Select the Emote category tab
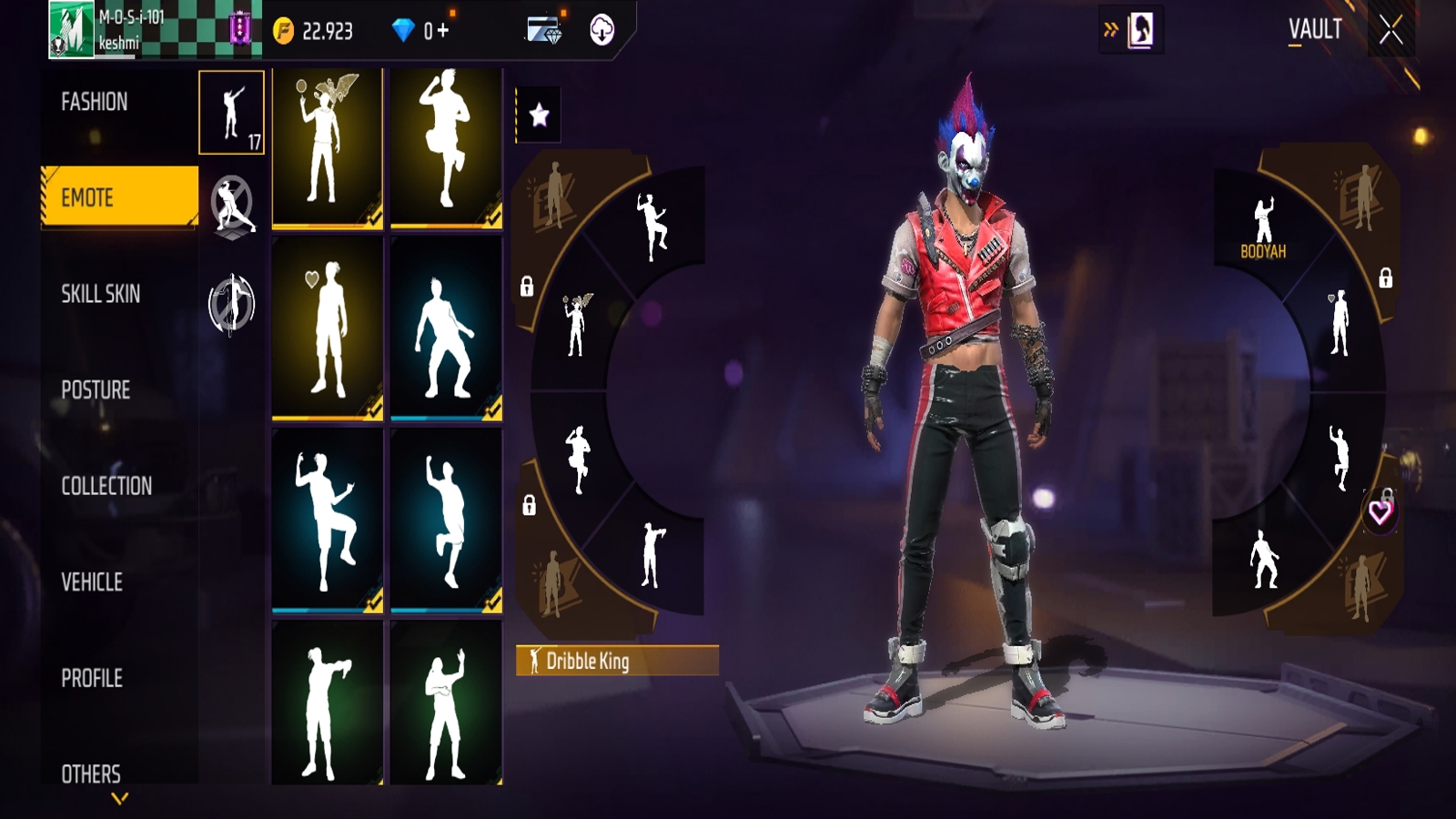The image size is (1456, 819). click(118, 197)
